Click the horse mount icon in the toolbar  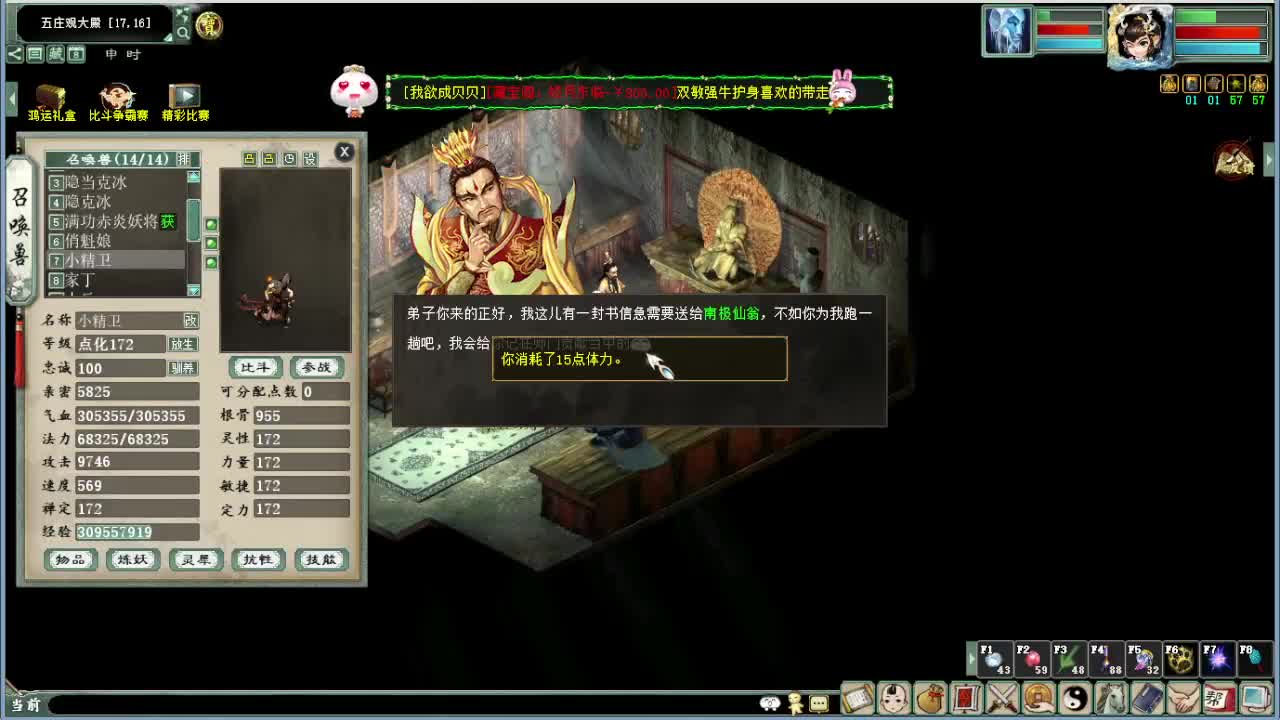coord(1112,698)
